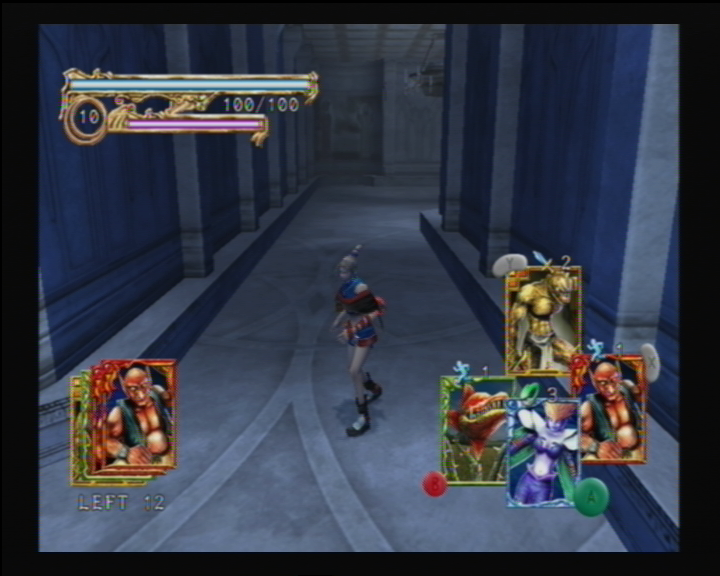Choose the red carnivorous plant card
This screenshot has height=576, width=720.
(x=474, y=428)
